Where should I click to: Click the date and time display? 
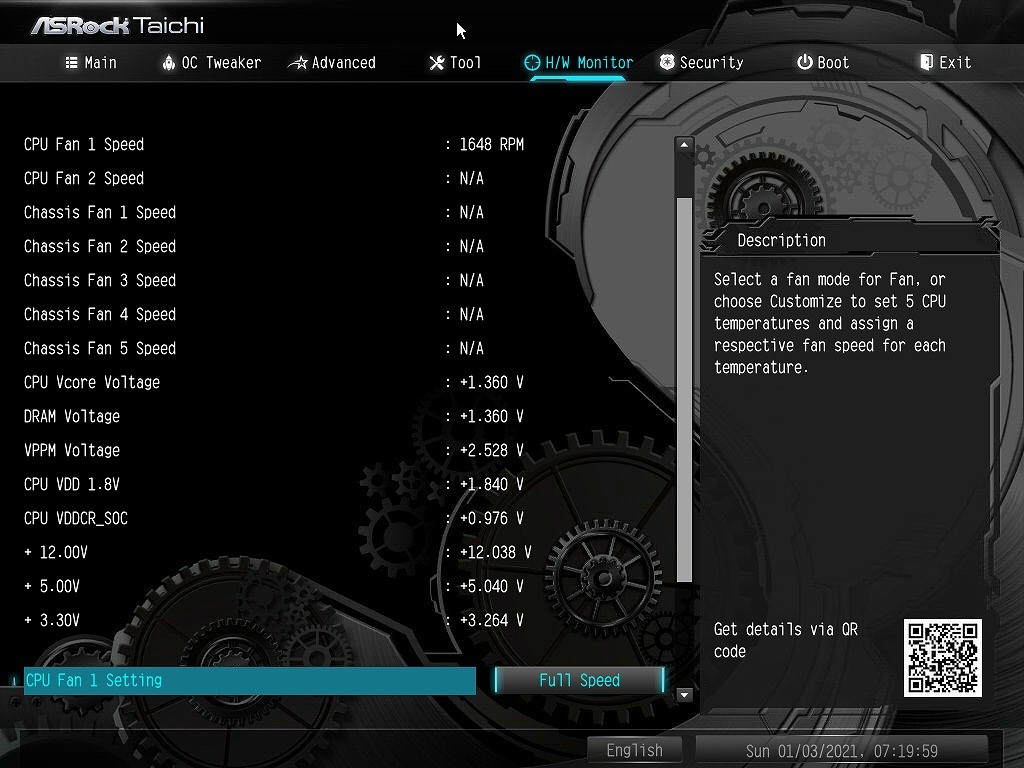point(841,750)
